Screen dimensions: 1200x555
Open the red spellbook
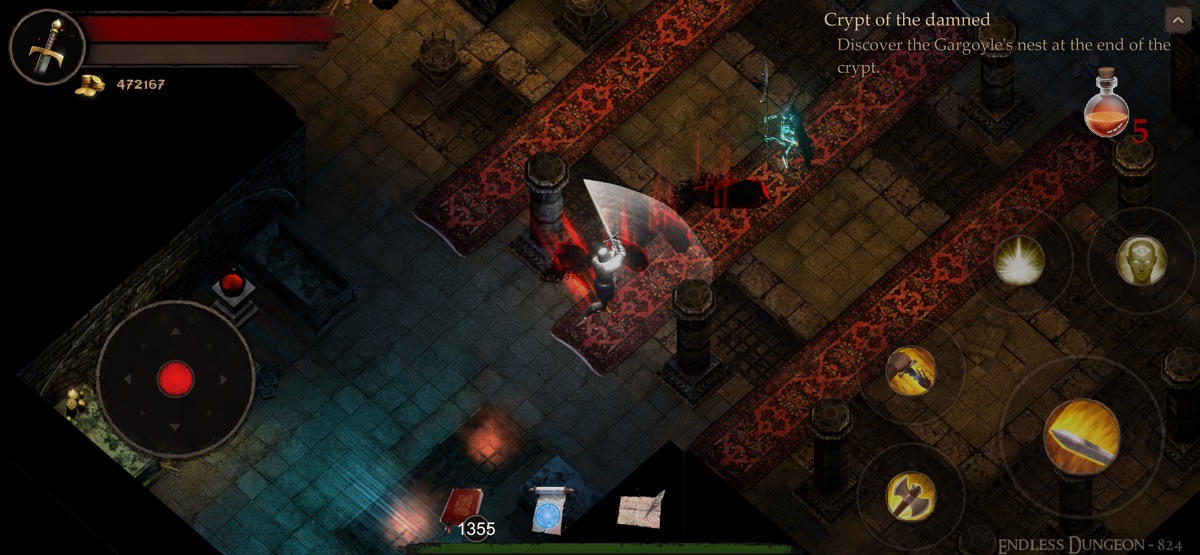pyautogui.click(x=462, y=507)
